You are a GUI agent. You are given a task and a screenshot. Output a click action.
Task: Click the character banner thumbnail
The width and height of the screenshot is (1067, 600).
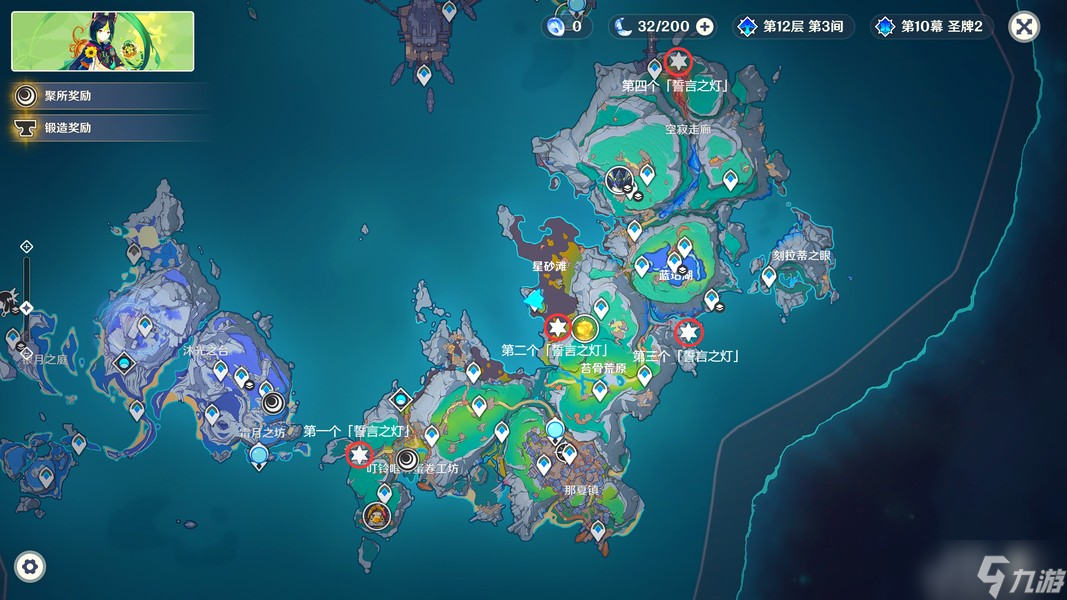[103, 41]
